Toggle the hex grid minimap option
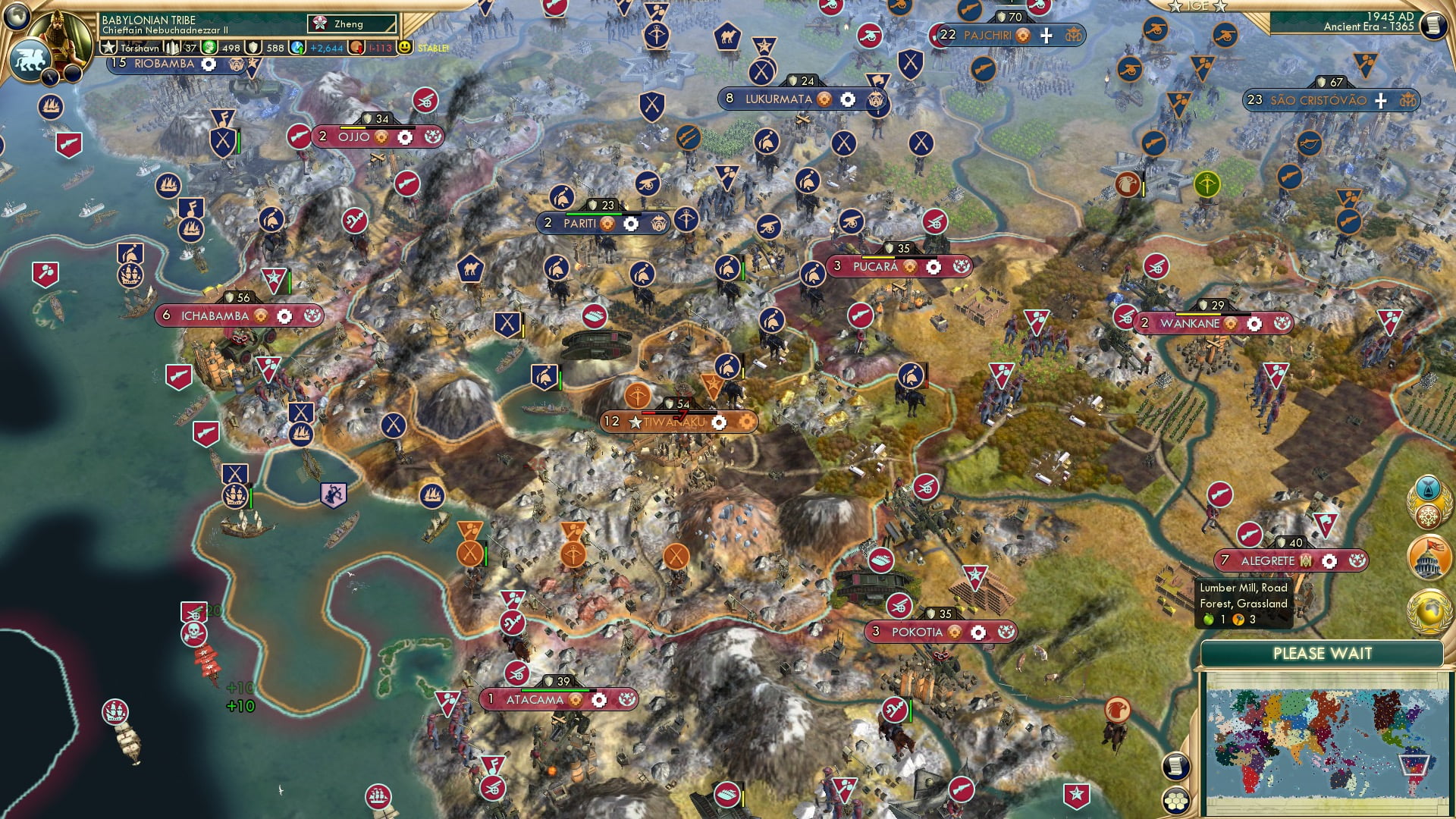The image size is (1456, 819). (1175, 801)
